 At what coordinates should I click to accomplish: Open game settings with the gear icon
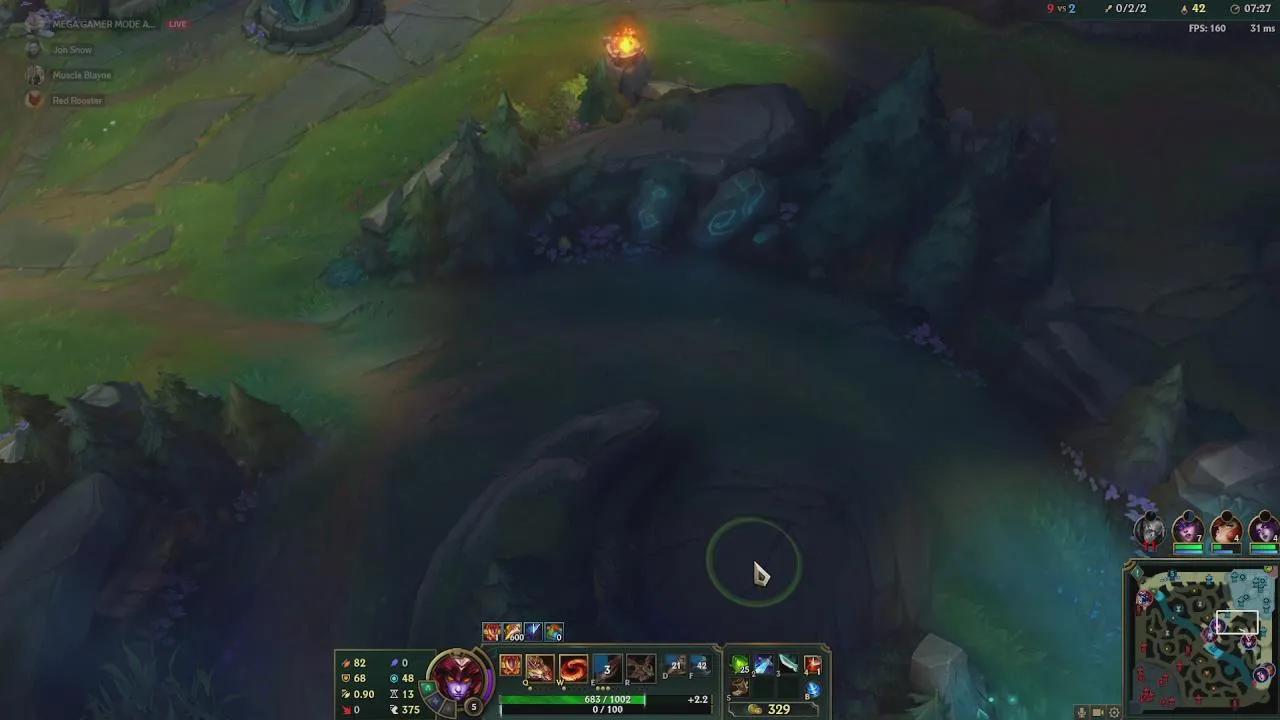pyautogui.click(x=1114, y=712)
